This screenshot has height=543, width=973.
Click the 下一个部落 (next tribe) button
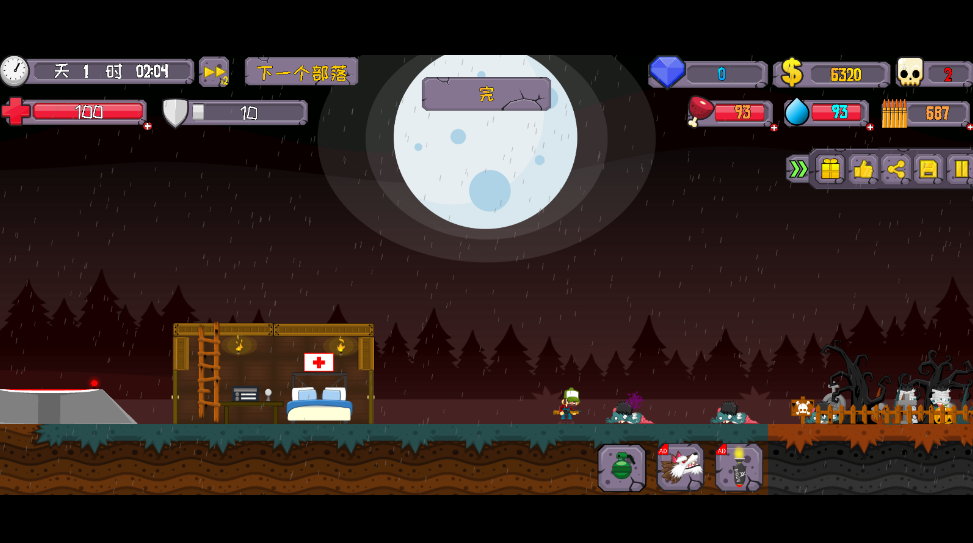(x=301, y=72)
